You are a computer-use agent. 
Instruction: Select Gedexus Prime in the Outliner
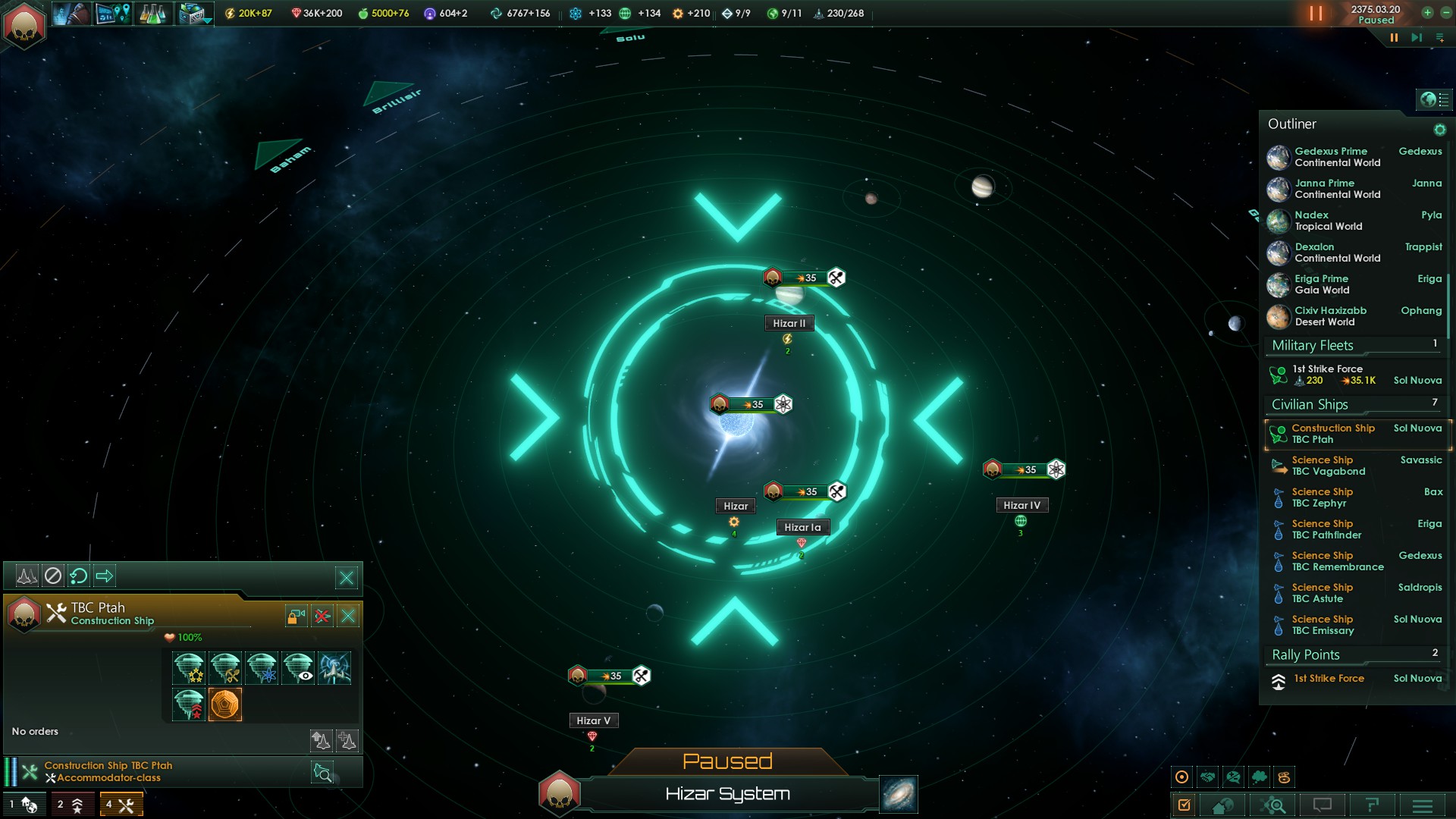(x=1331, y=157)
